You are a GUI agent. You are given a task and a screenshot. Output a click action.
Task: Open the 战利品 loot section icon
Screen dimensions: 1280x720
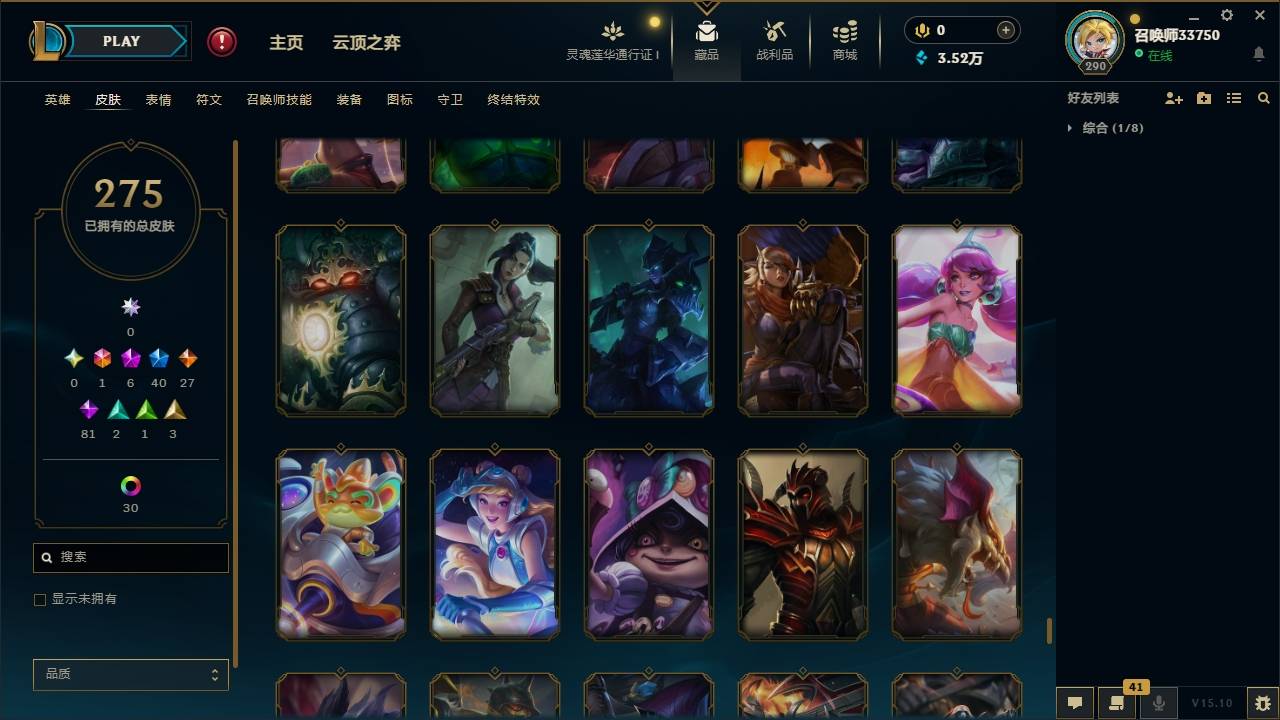[775, 36]
